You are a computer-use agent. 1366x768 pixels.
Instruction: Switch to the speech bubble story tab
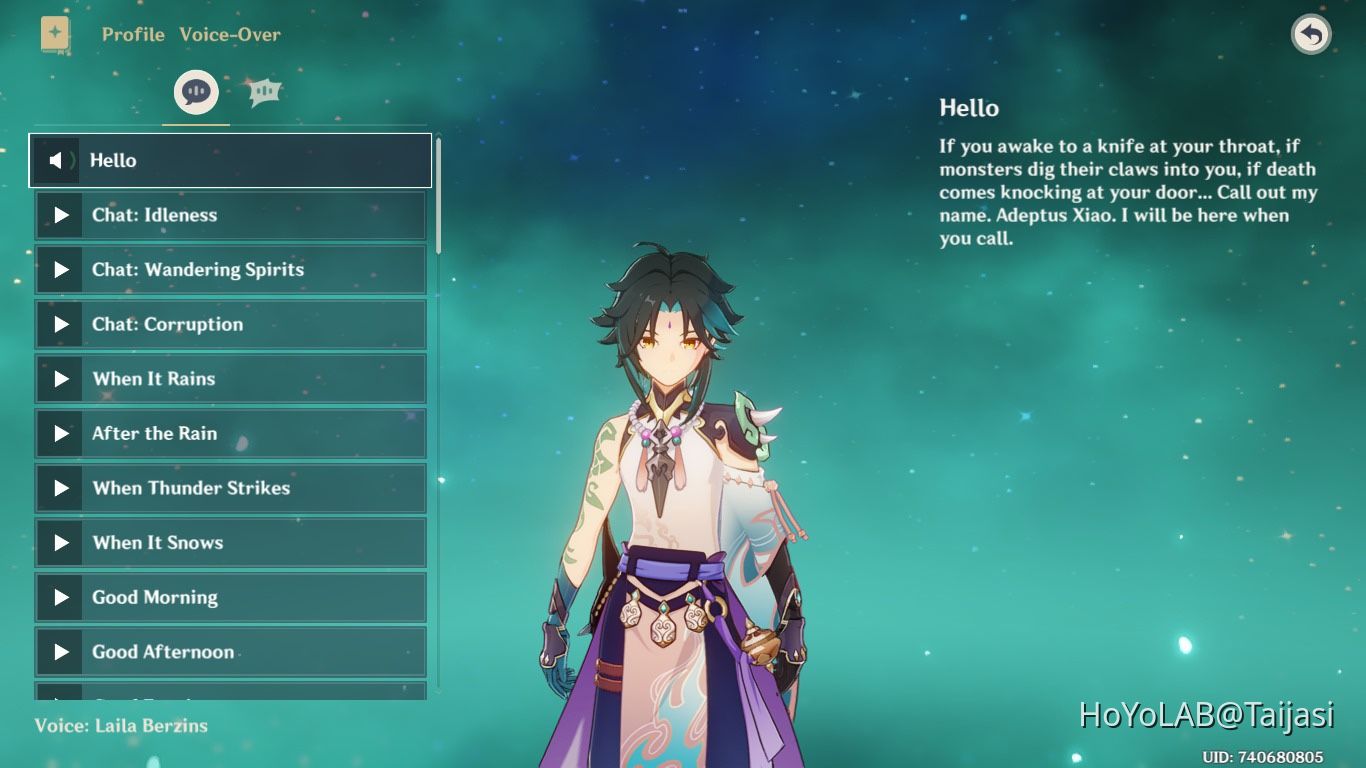pos(196,93)
